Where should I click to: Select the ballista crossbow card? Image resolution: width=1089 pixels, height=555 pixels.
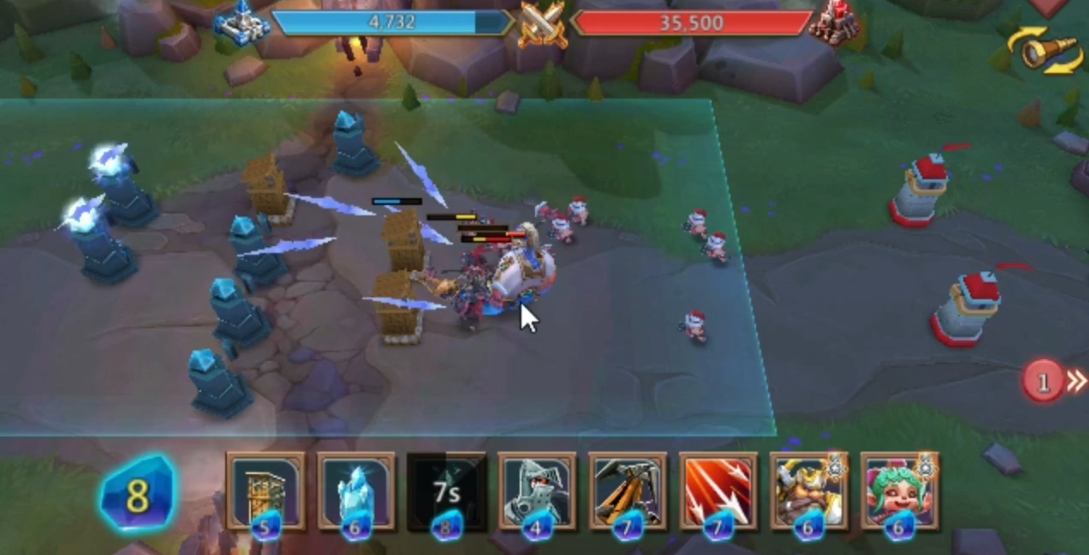[x=627, y=490]
